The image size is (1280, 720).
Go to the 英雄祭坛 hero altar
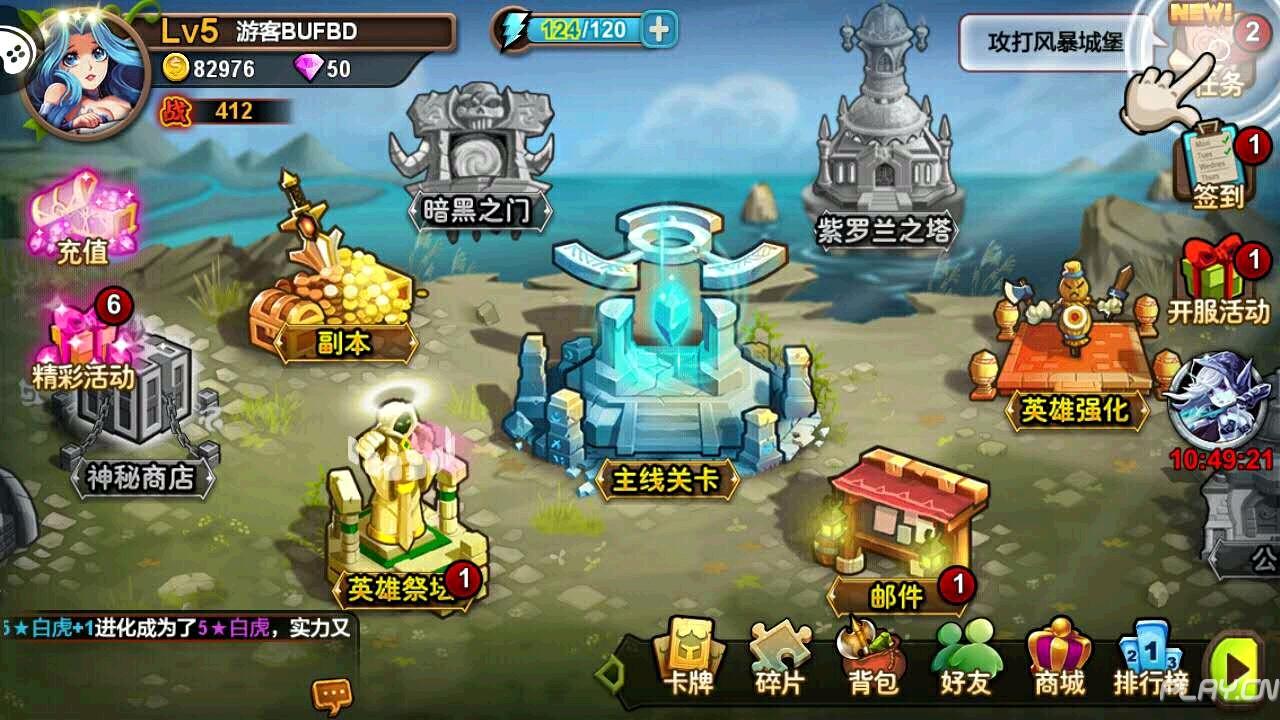(400, 520)
